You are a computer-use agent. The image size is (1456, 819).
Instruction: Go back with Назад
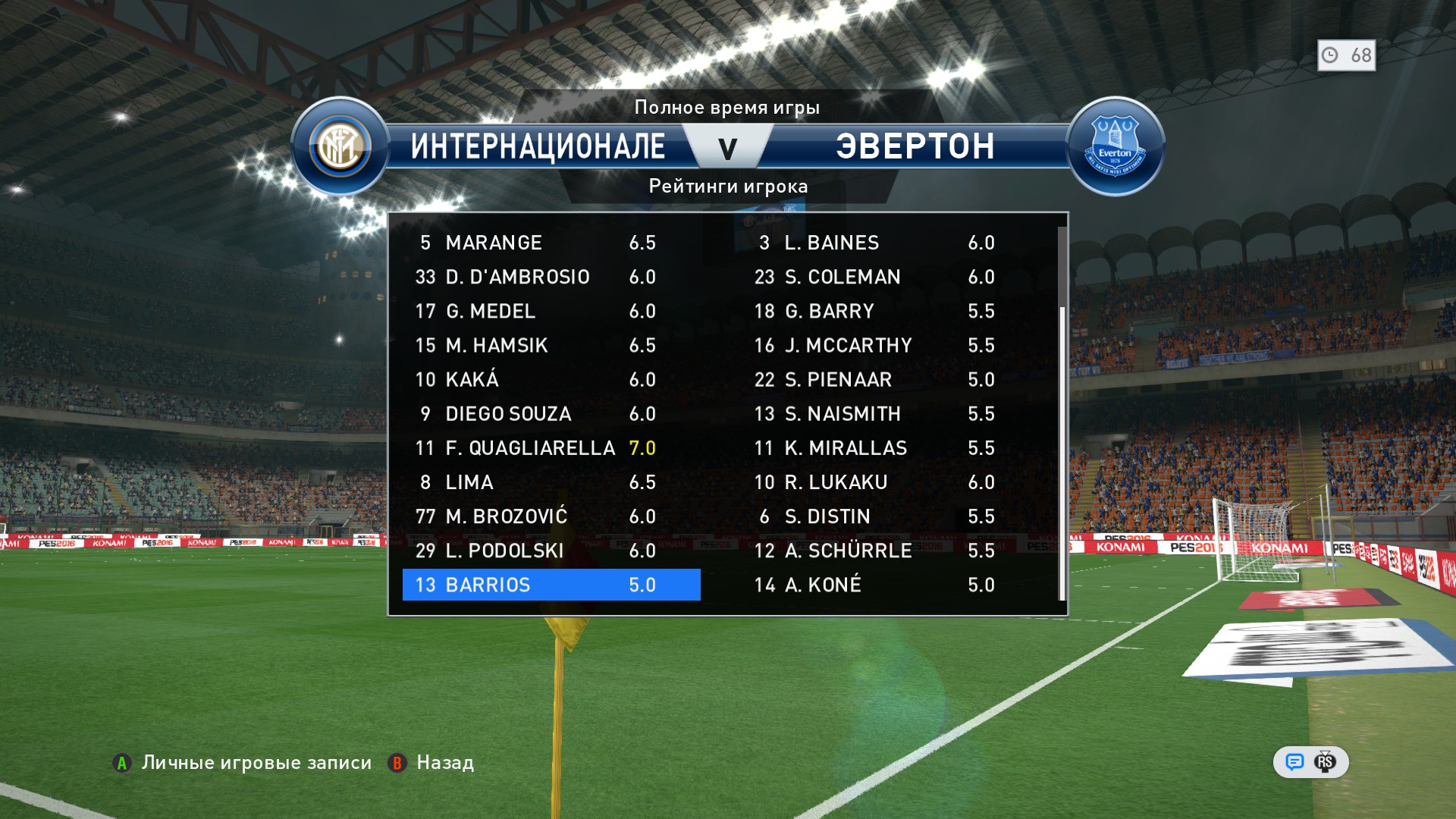[x=431, y=763]
